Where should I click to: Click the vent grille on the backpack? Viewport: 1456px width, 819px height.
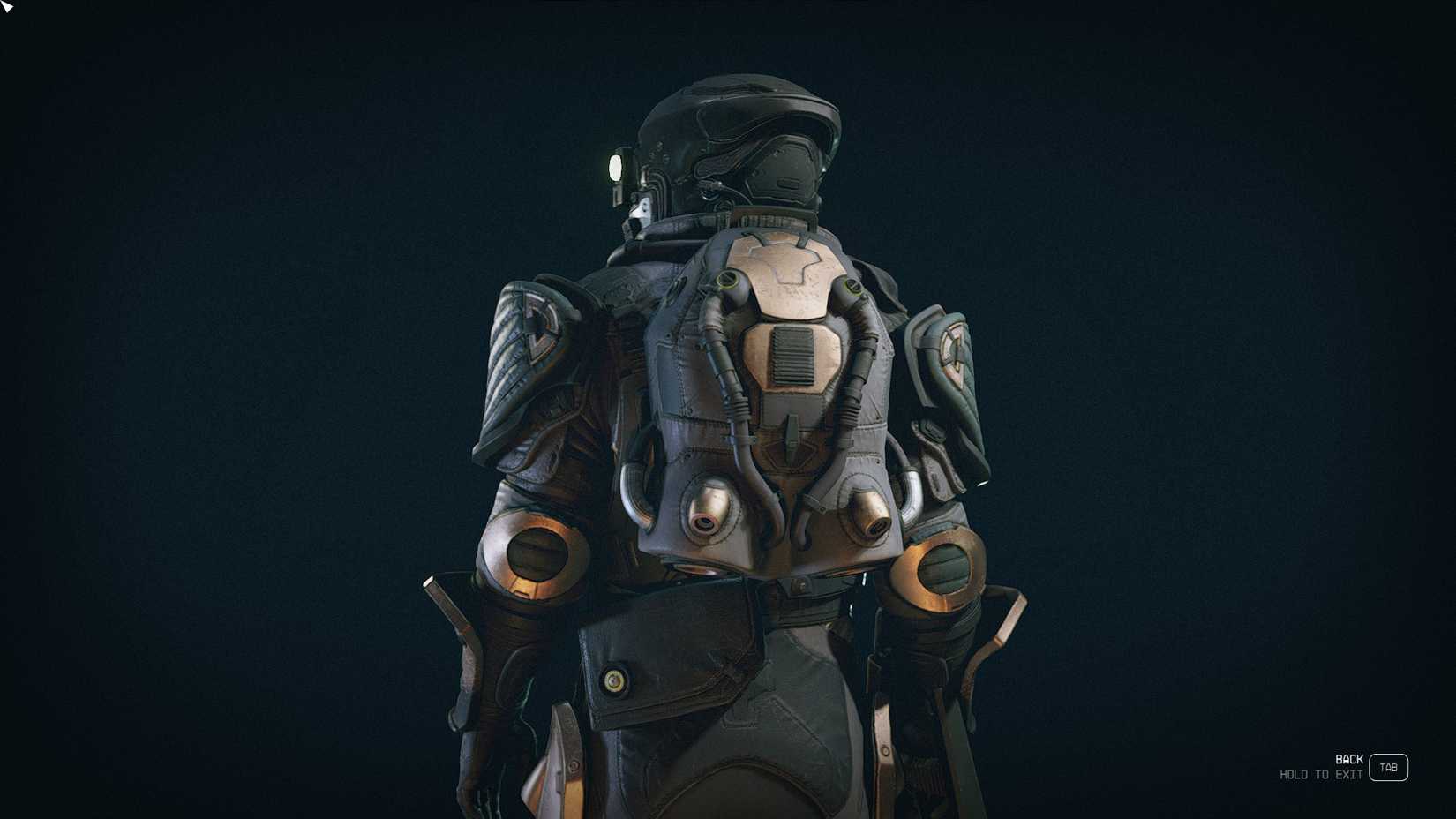point(792,357)
